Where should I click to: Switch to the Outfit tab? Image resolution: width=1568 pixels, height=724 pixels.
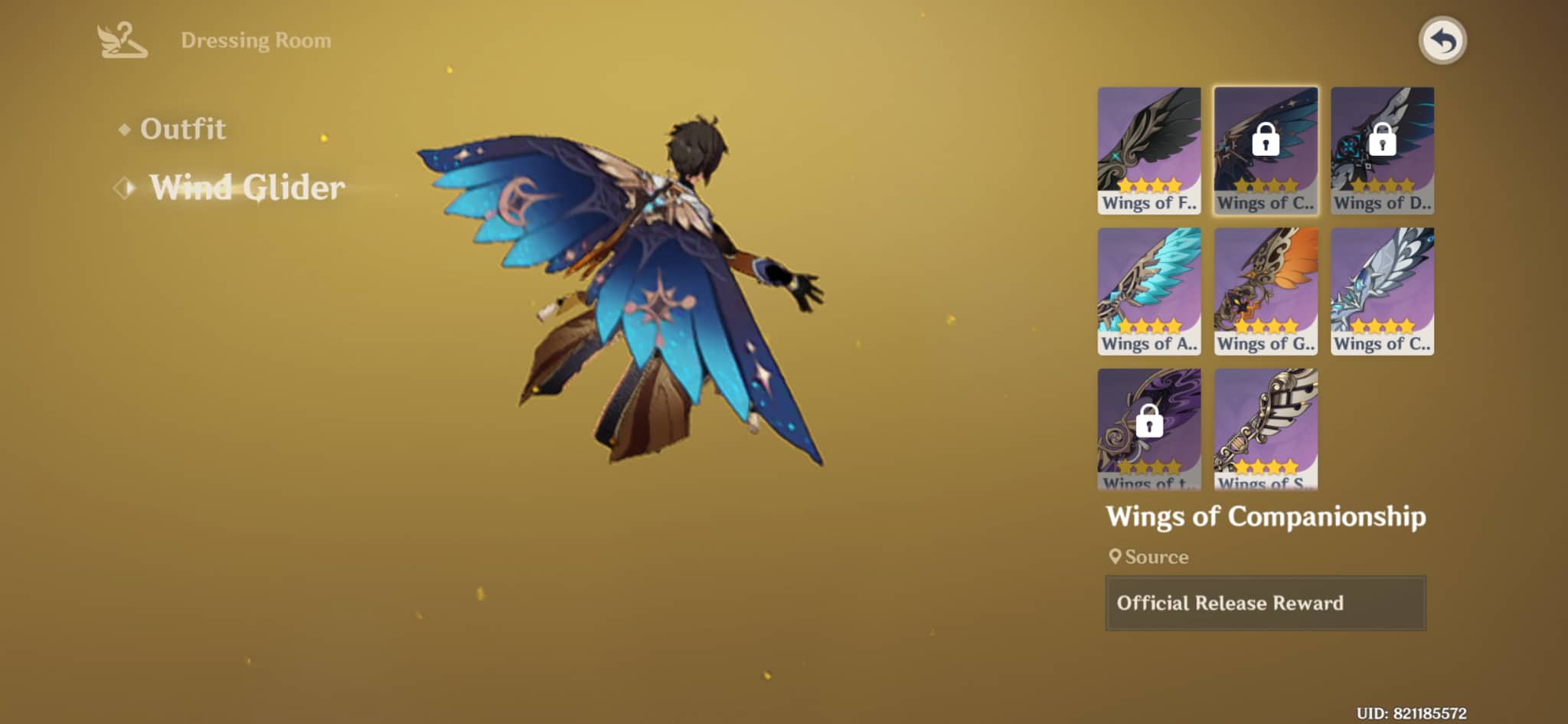184,129
